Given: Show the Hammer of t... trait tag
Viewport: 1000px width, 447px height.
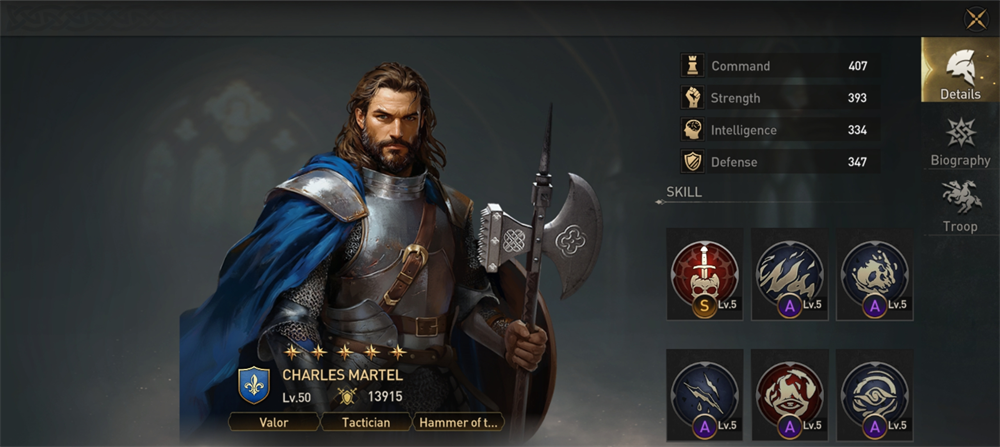Looking at the screenshot, I should coord(458,422).
